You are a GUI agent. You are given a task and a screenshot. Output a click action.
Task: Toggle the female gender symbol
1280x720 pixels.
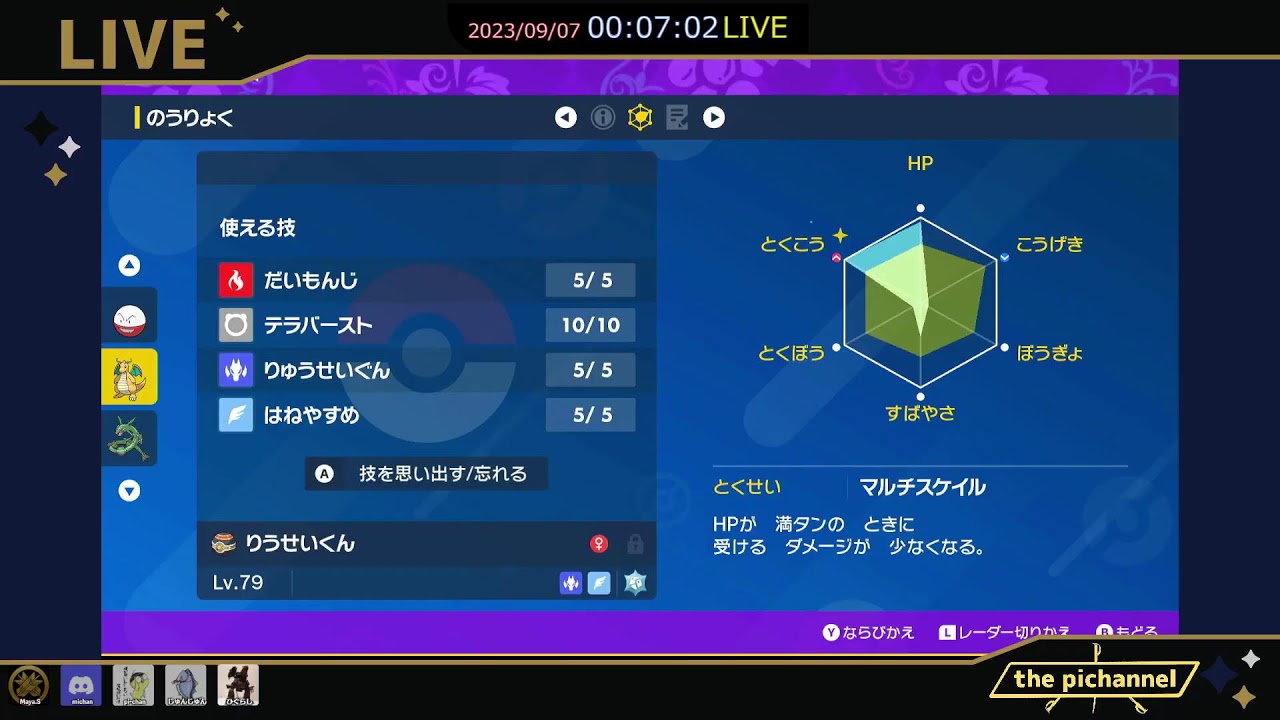click(x=601, y=542)
